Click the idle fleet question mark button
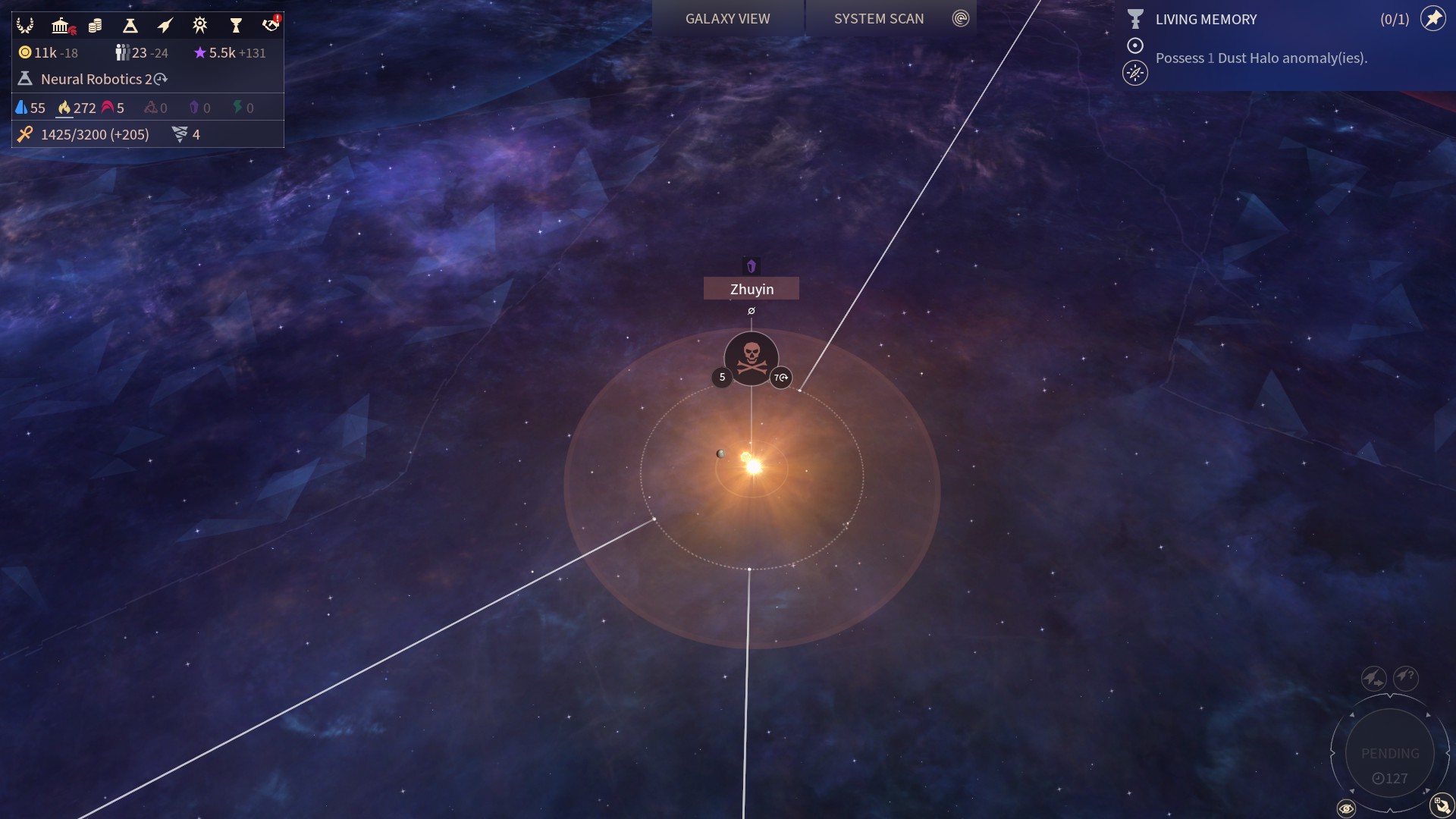The height and width of the screenshot is (819, 1456). click(1405, 676)
